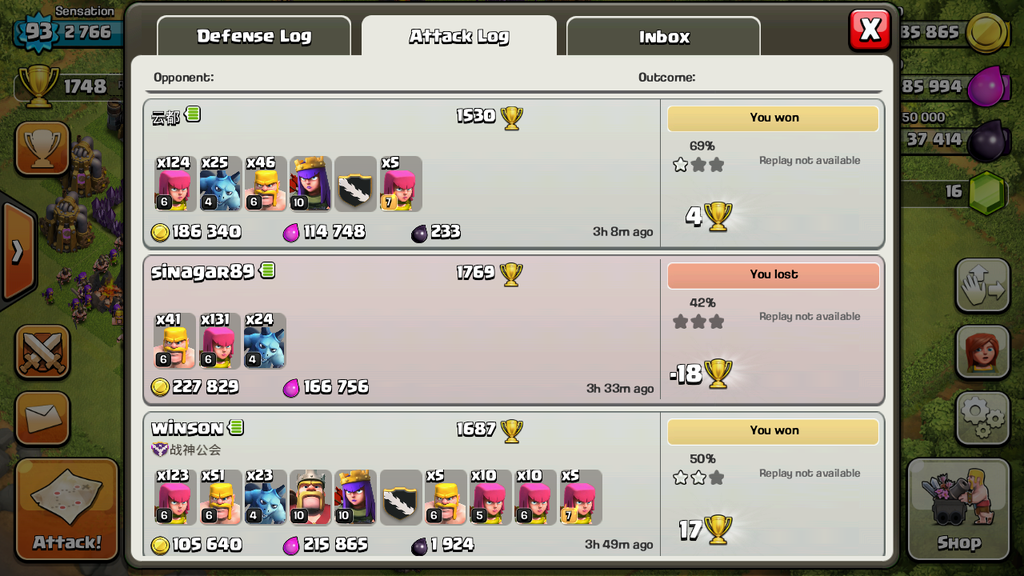Screen dimensions: 1024x576
Task: Click the villager profile portrait button
Action: tap(981, 351)
